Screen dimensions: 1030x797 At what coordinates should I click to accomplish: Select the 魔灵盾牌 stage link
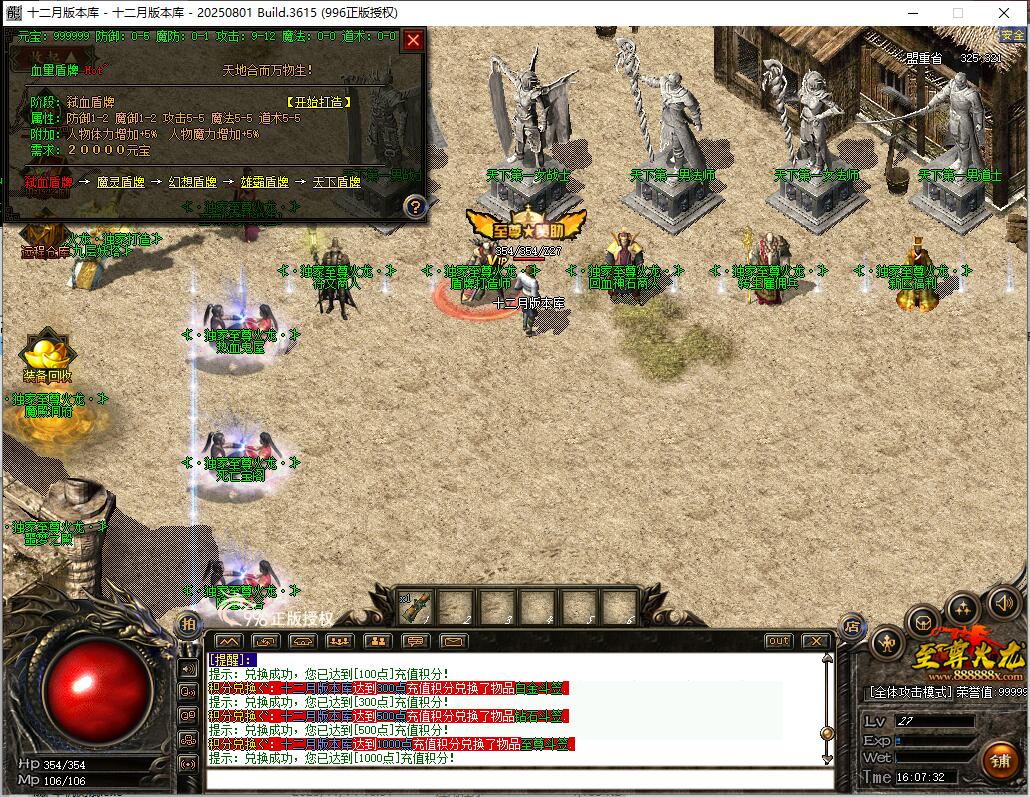coord(120,182)
